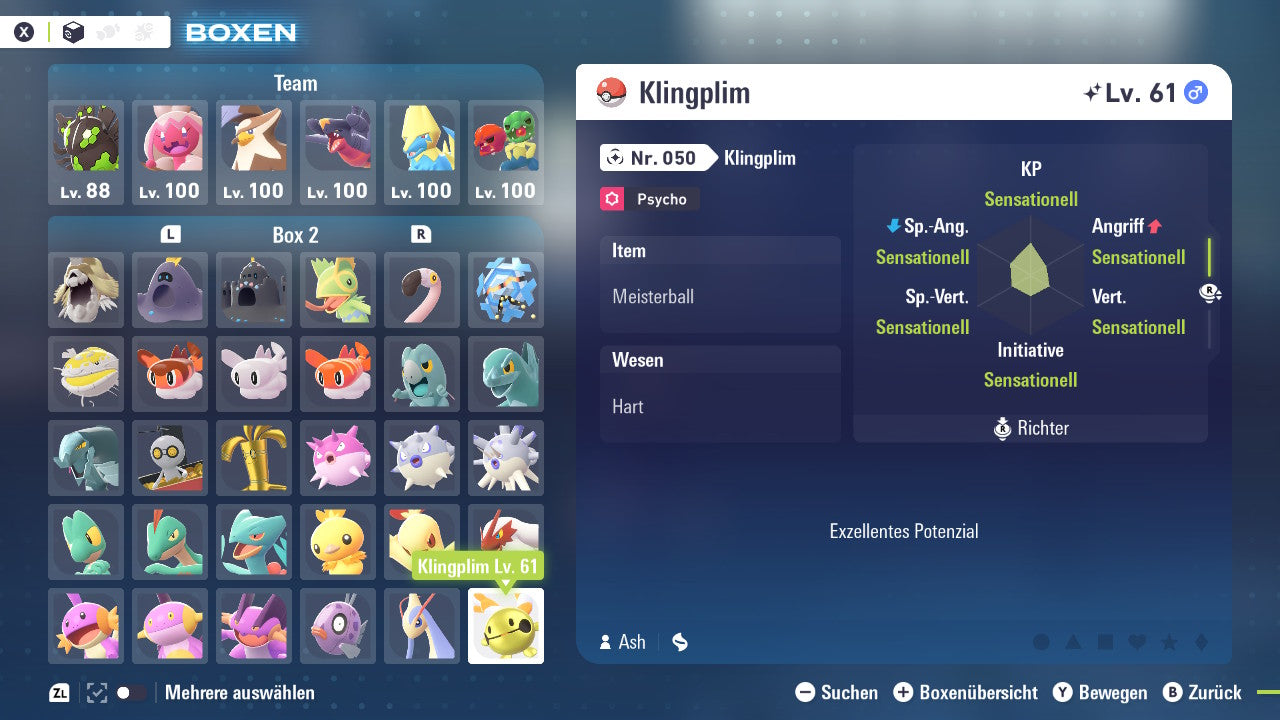The height and width of the screenshot is (720, 1280).
Task: Click the origin mark icon beside Ash
Action: click(680, 642)
